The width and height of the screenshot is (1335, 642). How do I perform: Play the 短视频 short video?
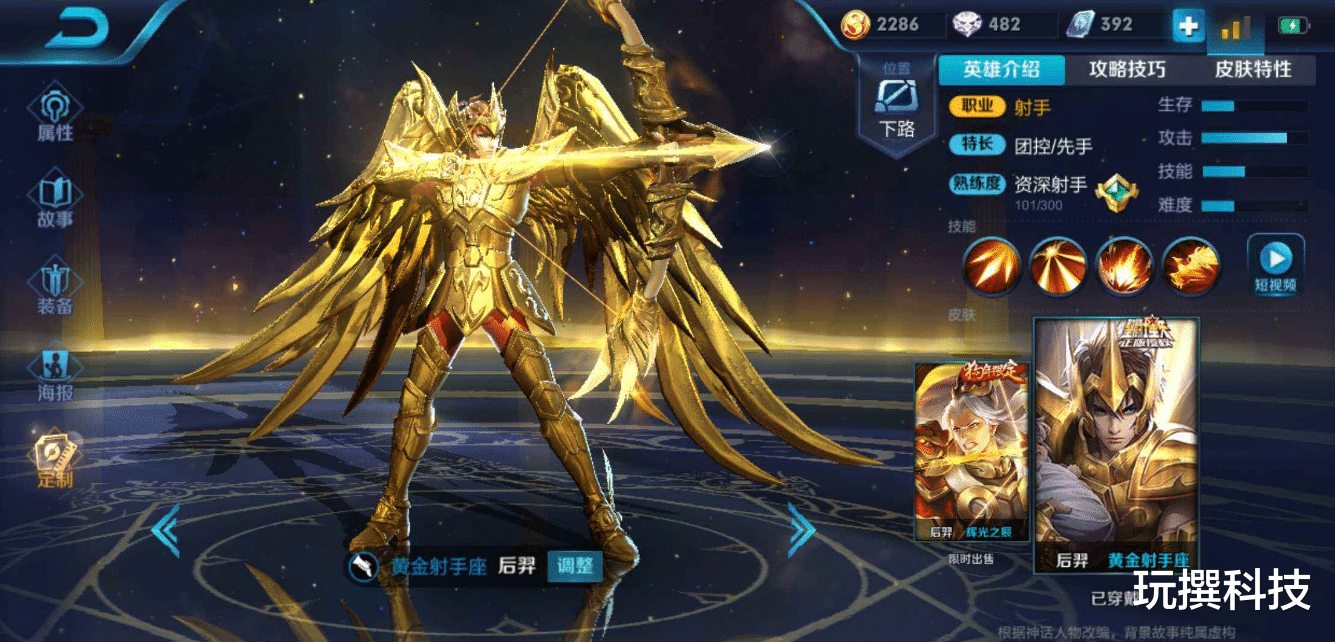1275,265
